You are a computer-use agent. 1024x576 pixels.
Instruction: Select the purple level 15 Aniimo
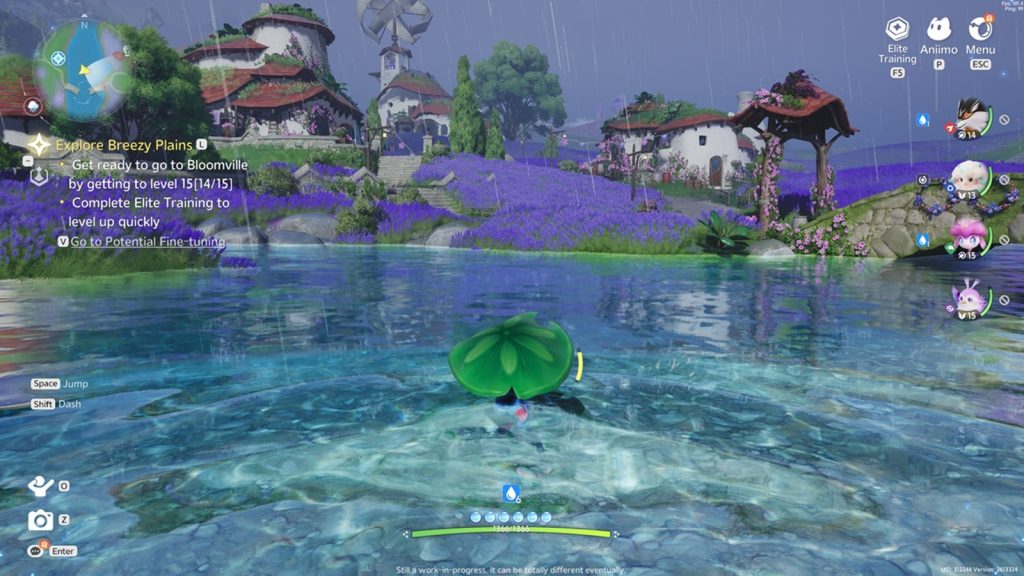click(968, 298)
